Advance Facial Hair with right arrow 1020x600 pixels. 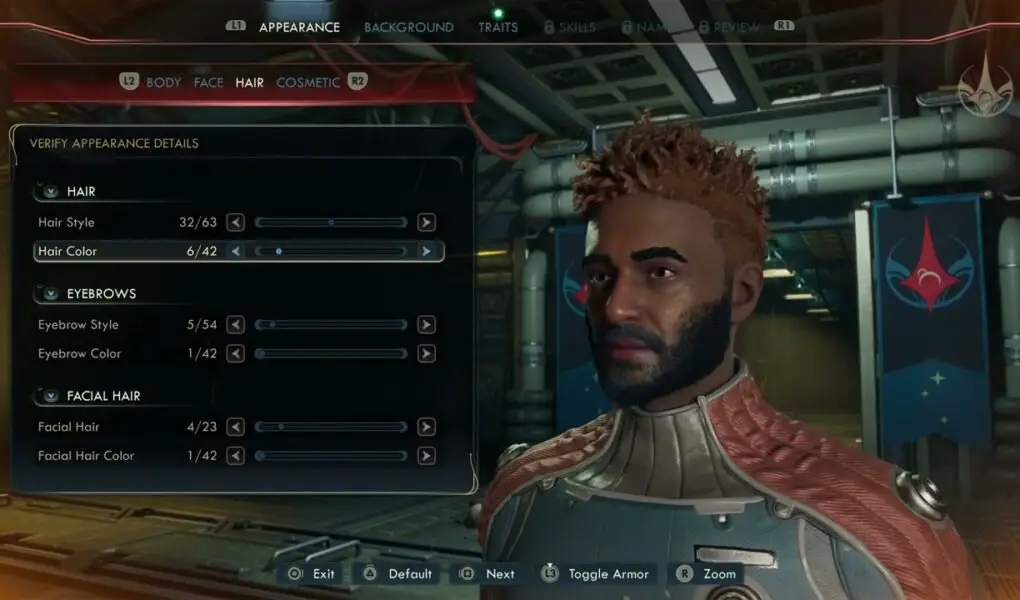pyautogui.click(x=426, y=427)
